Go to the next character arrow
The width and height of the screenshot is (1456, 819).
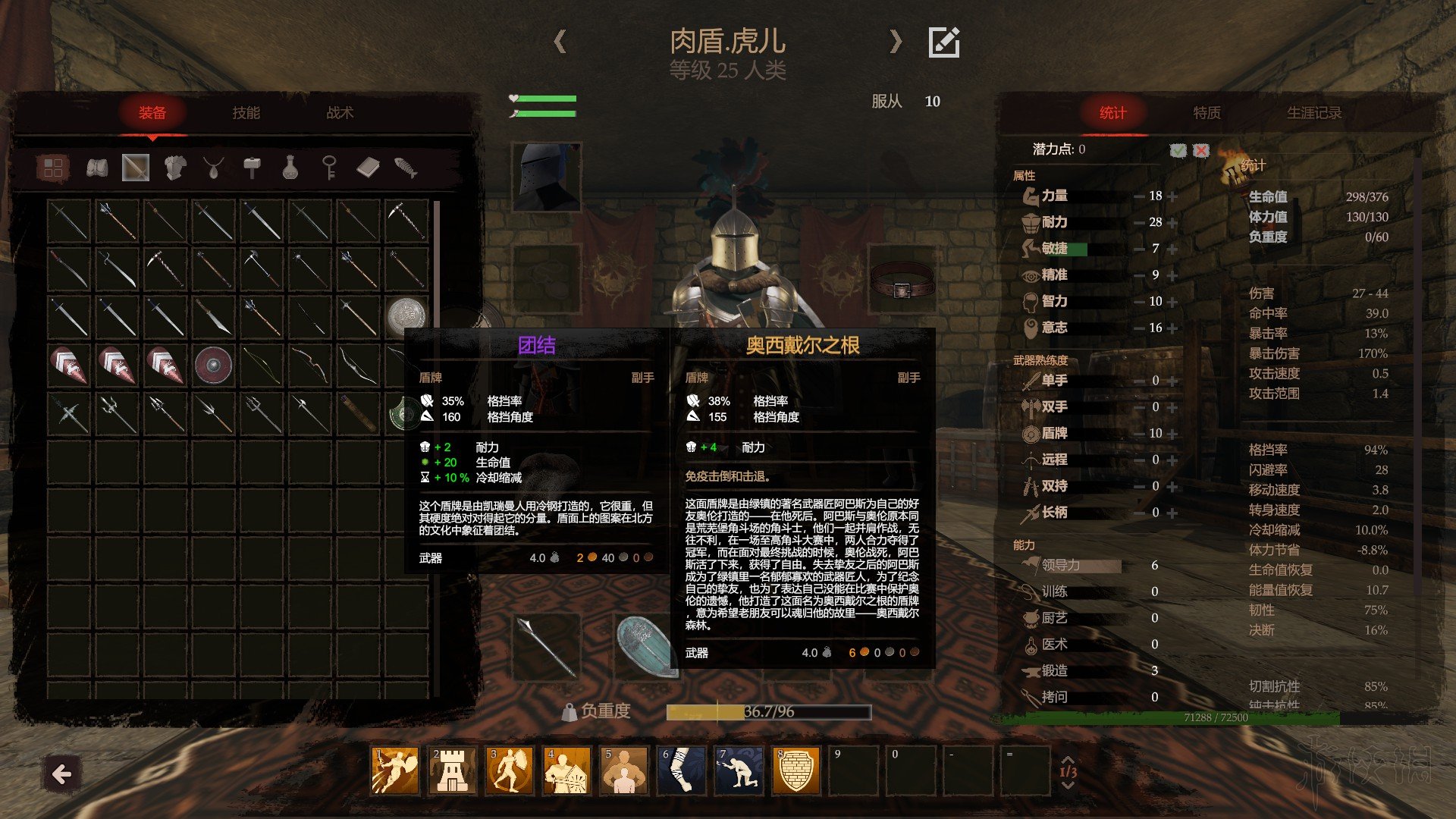point(896,41)
